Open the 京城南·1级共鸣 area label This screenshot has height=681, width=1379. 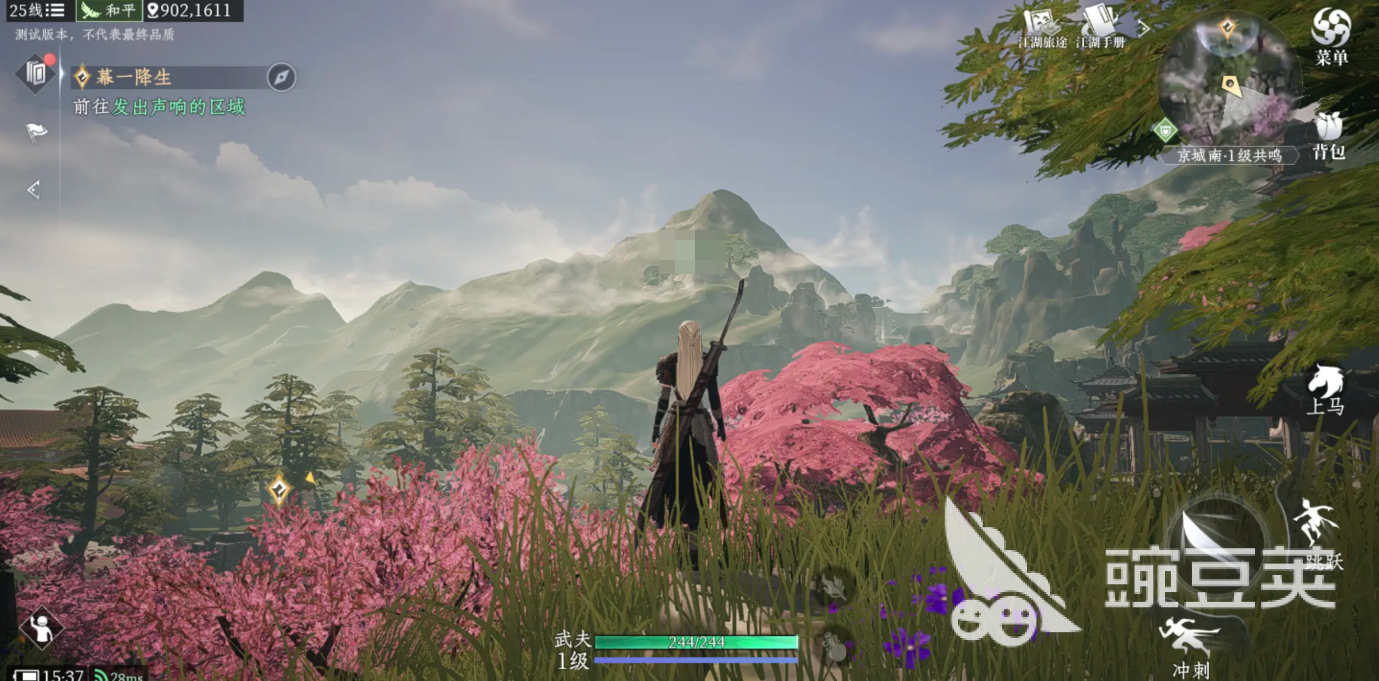point(1229,156)
